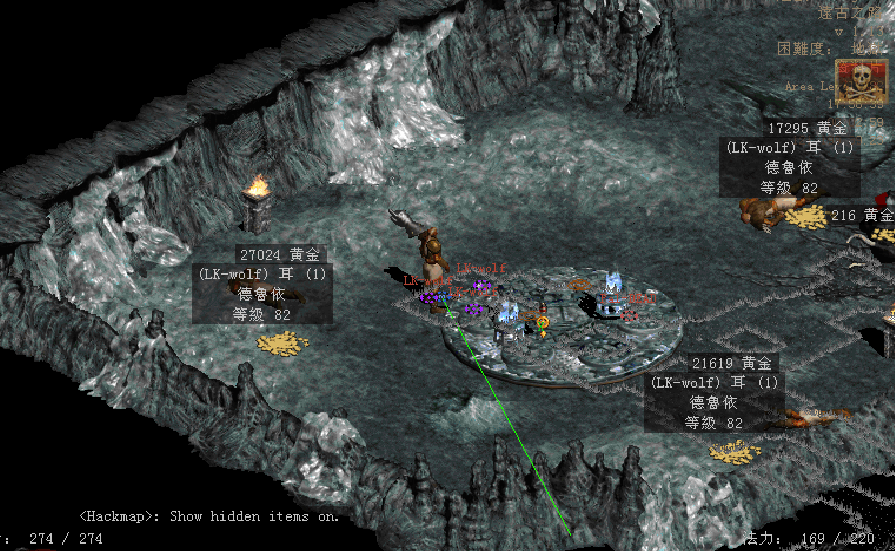
Task: Select LK-wolf ear label below 17295 gold
Action: [790, 148]
